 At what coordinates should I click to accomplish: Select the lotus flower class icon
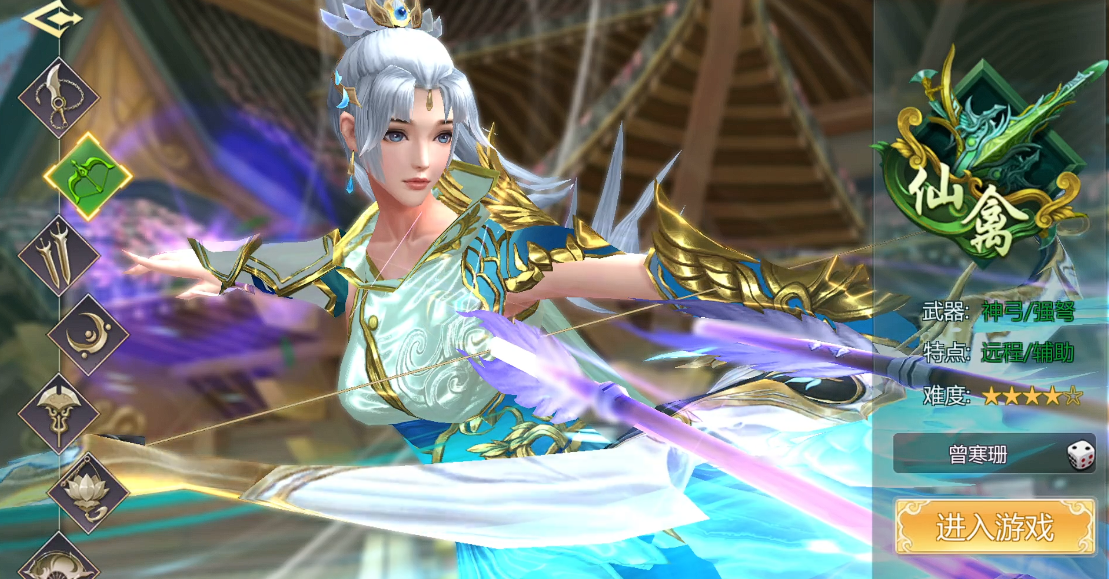point(88,491)
